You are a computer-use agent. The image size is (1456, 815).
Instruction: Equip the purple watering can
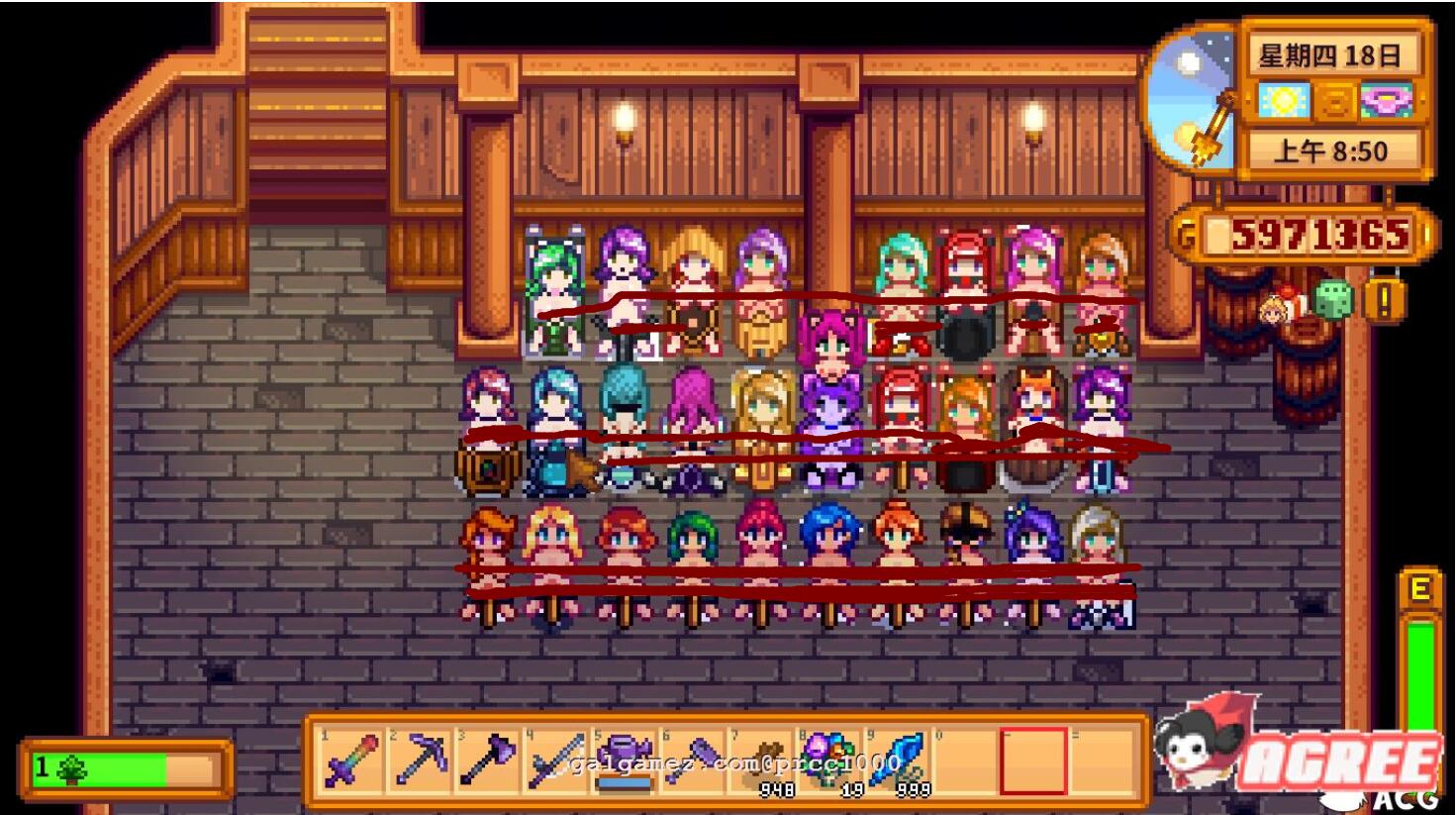coord(625,761)
